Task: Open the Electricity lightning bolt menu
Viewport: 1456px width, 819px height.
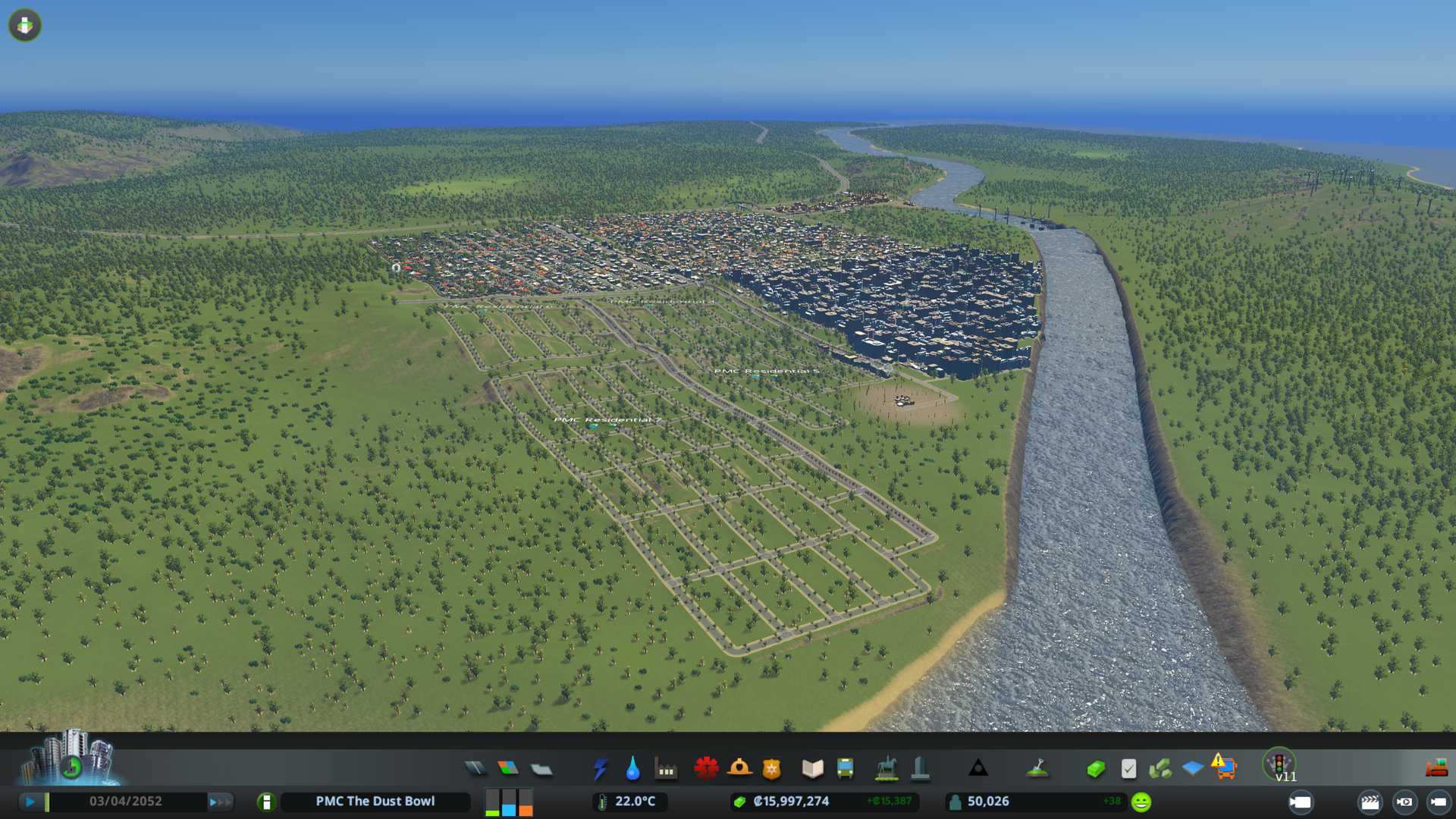Action: coord(600,769)
